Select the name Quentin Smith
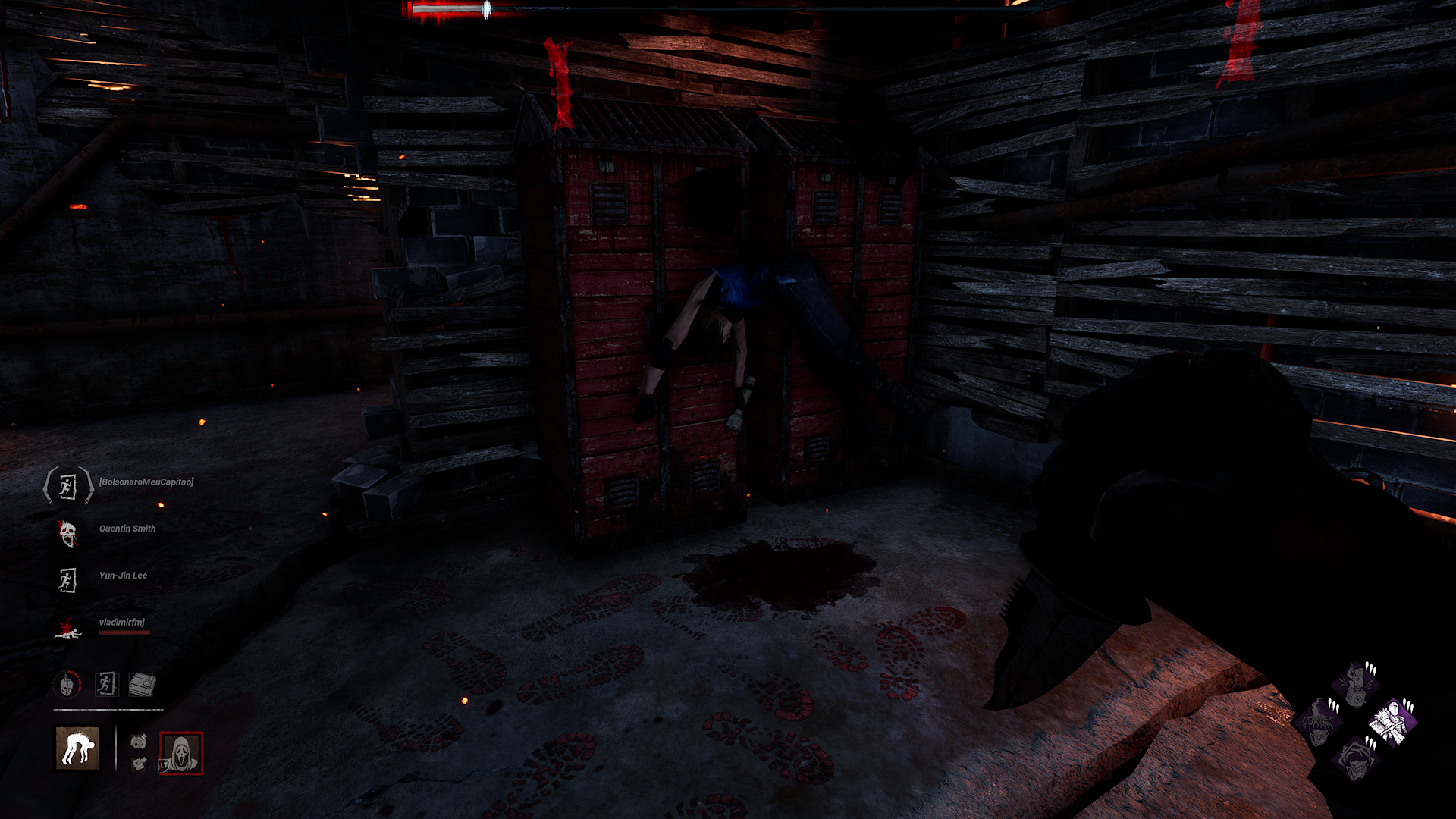This screenshot has height=819, width=1456. point(127,528)
